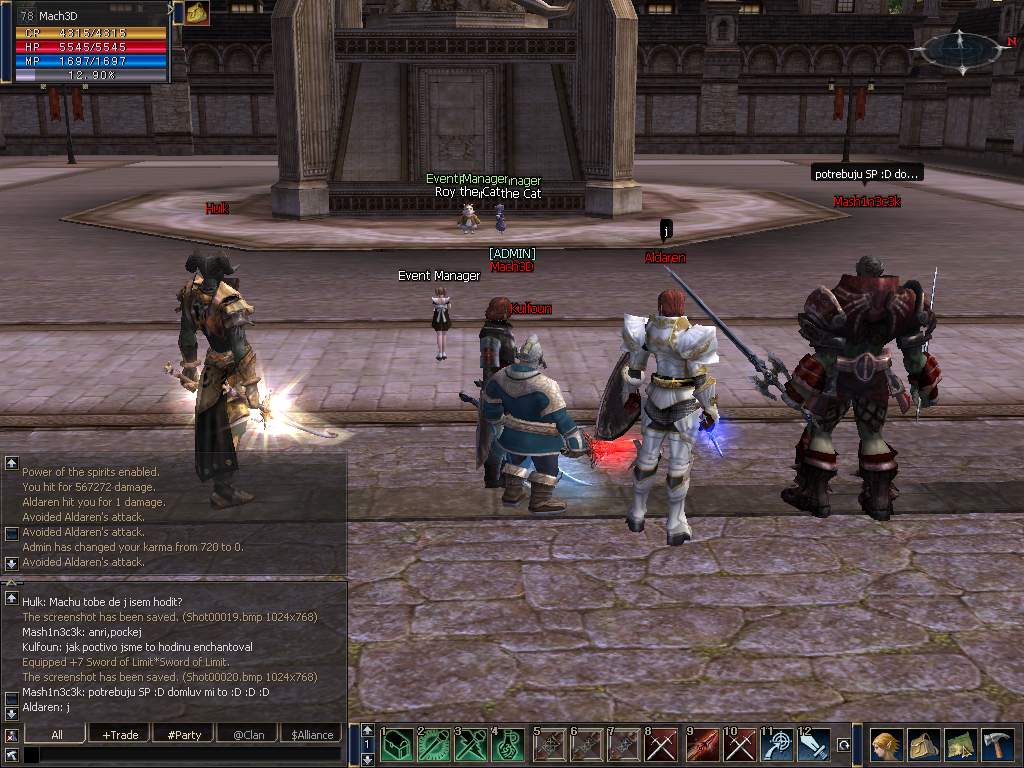This screenshot has width=1024, height=768.
Task: Open the system menu hammer icon
Action: (997, 745)
